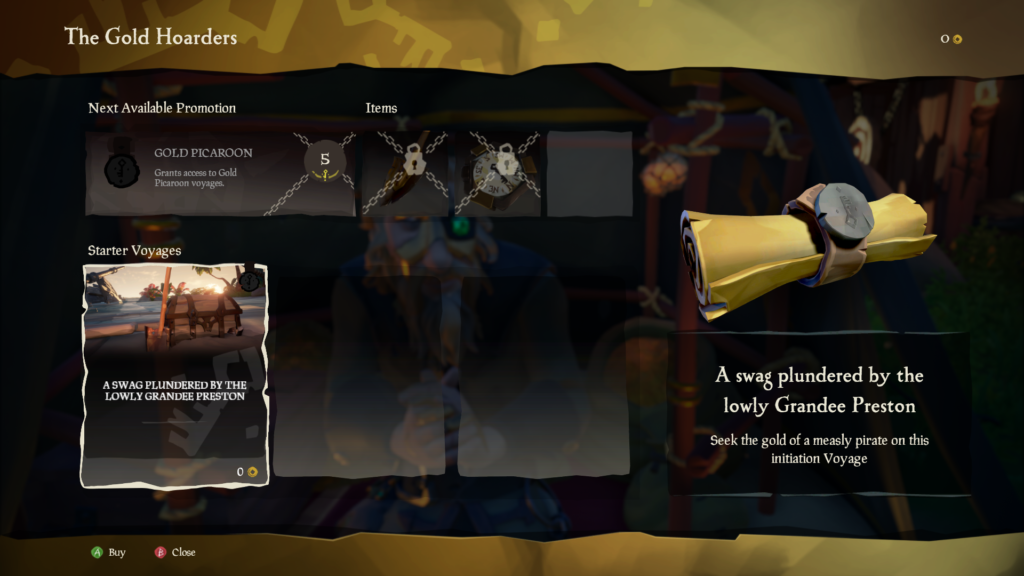
Task: Select the Grandee Preston starter voyage card
Action: (175, 375)
